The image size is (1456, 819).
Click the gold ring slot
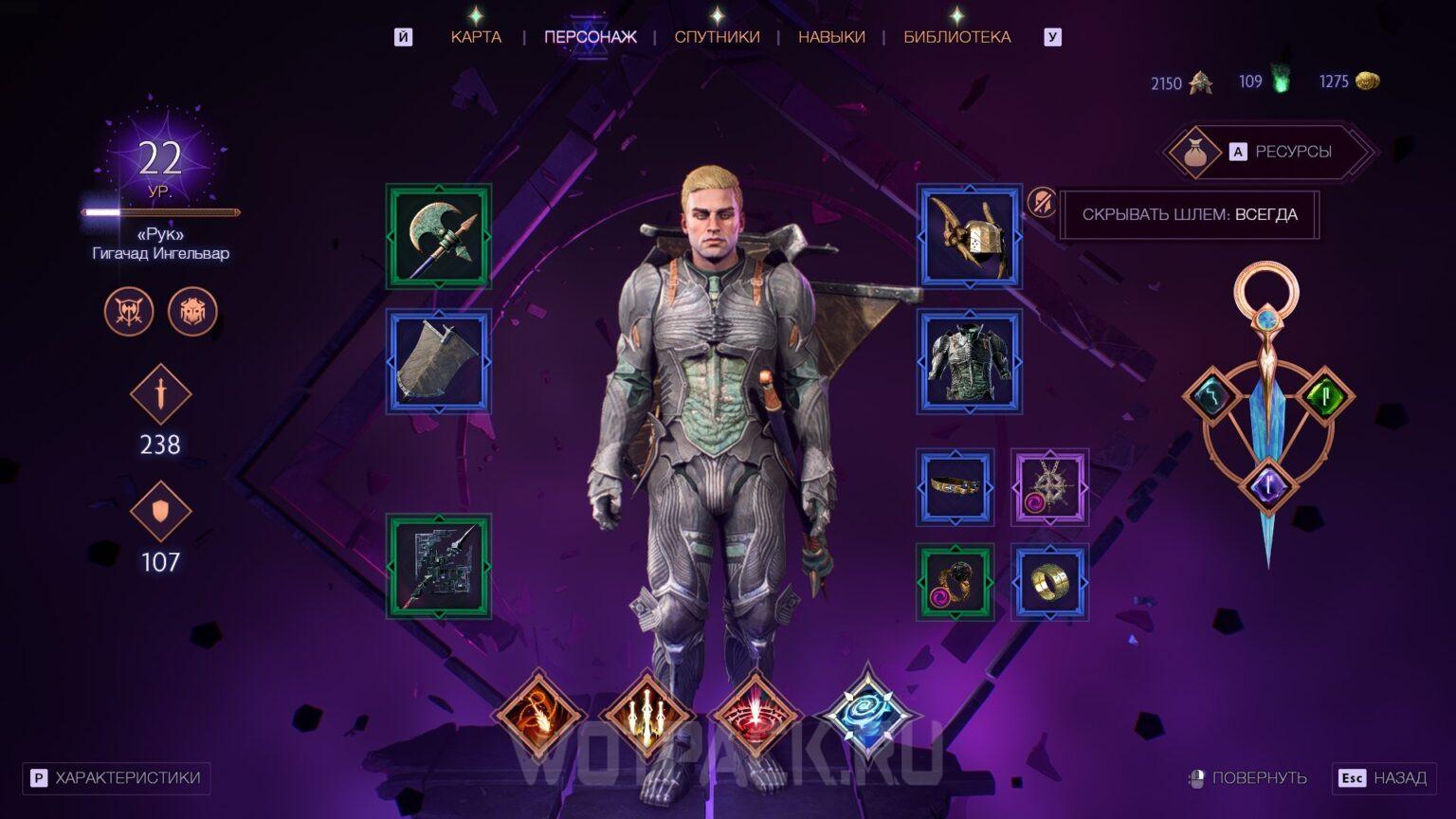pos(1050,582)
